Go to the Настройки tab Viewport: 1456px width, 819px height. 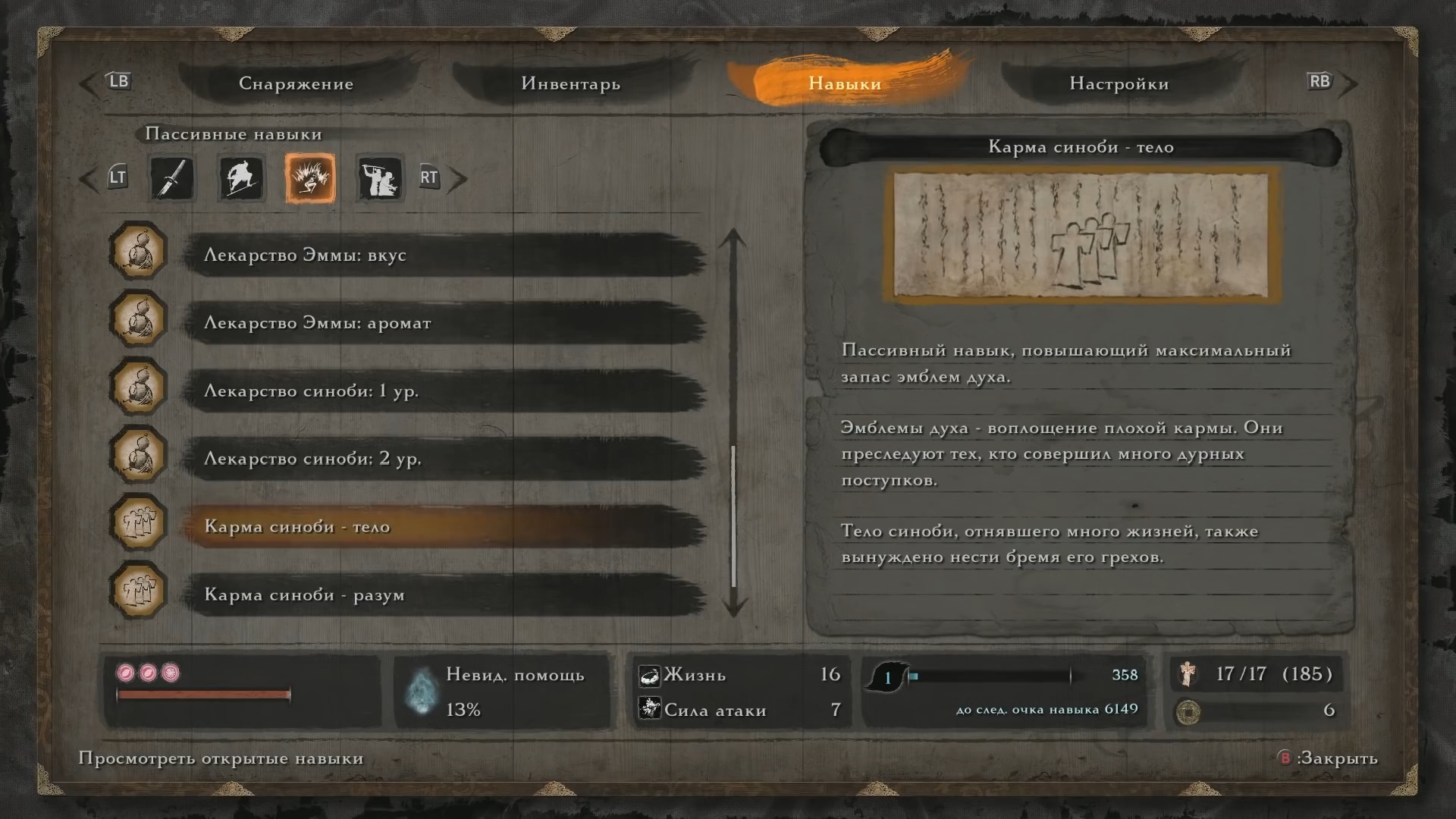[1119, 83]
